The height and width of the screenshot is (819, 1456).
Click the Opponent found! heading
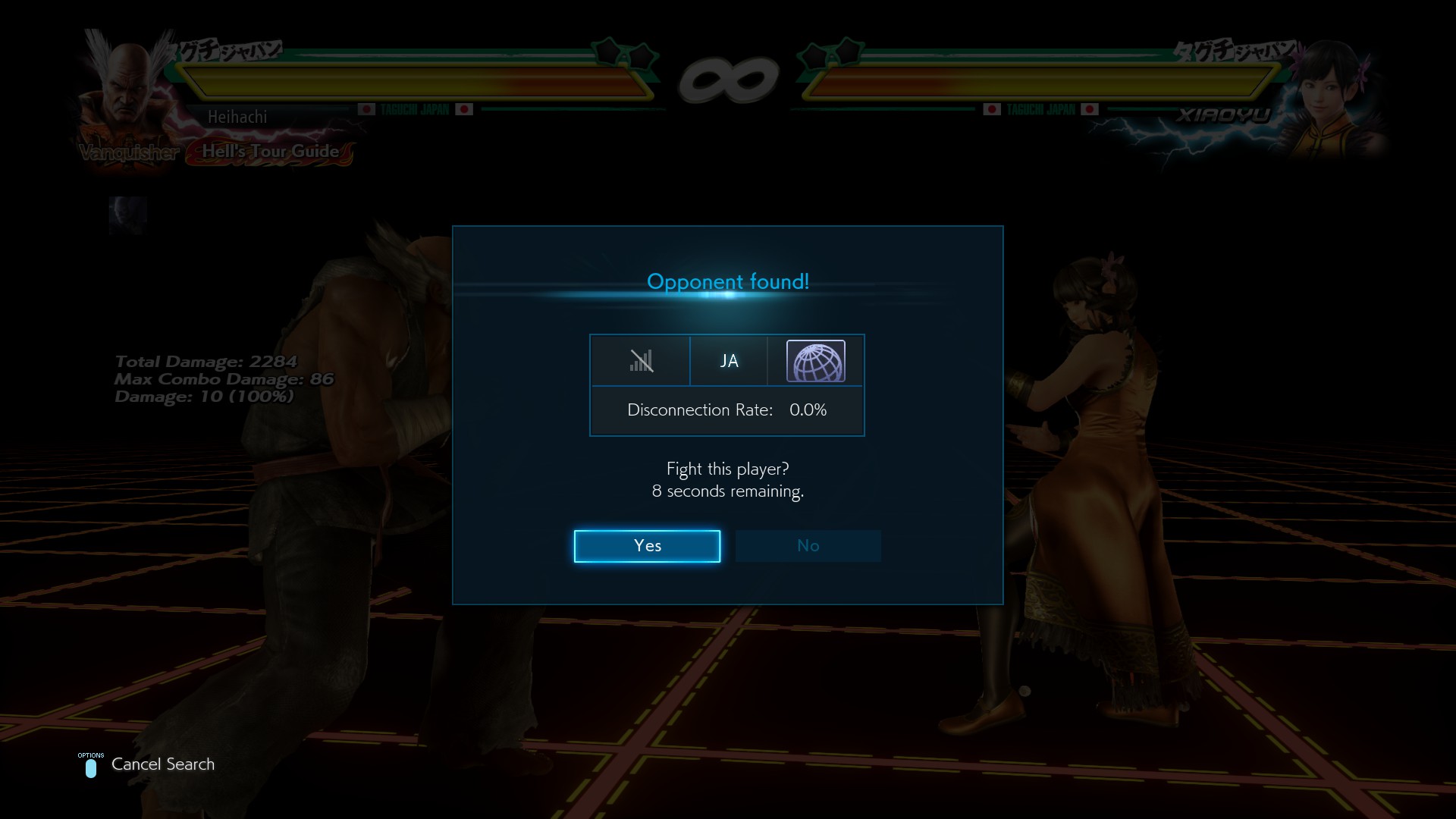[728, 281]
